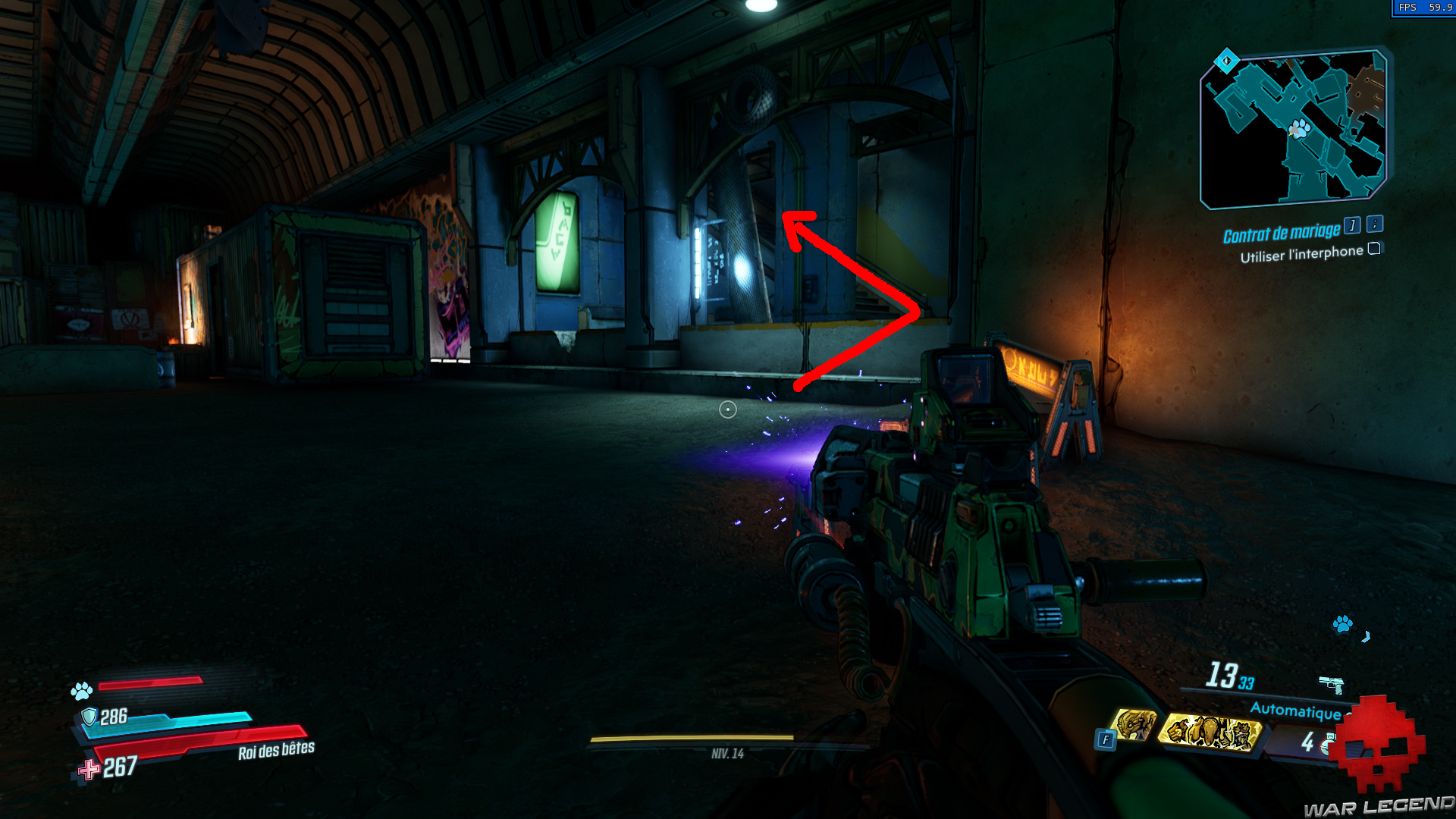The image size is (1456, 819).
Task: Toggle the F key action skill slot
Action: coord(1105,739)
